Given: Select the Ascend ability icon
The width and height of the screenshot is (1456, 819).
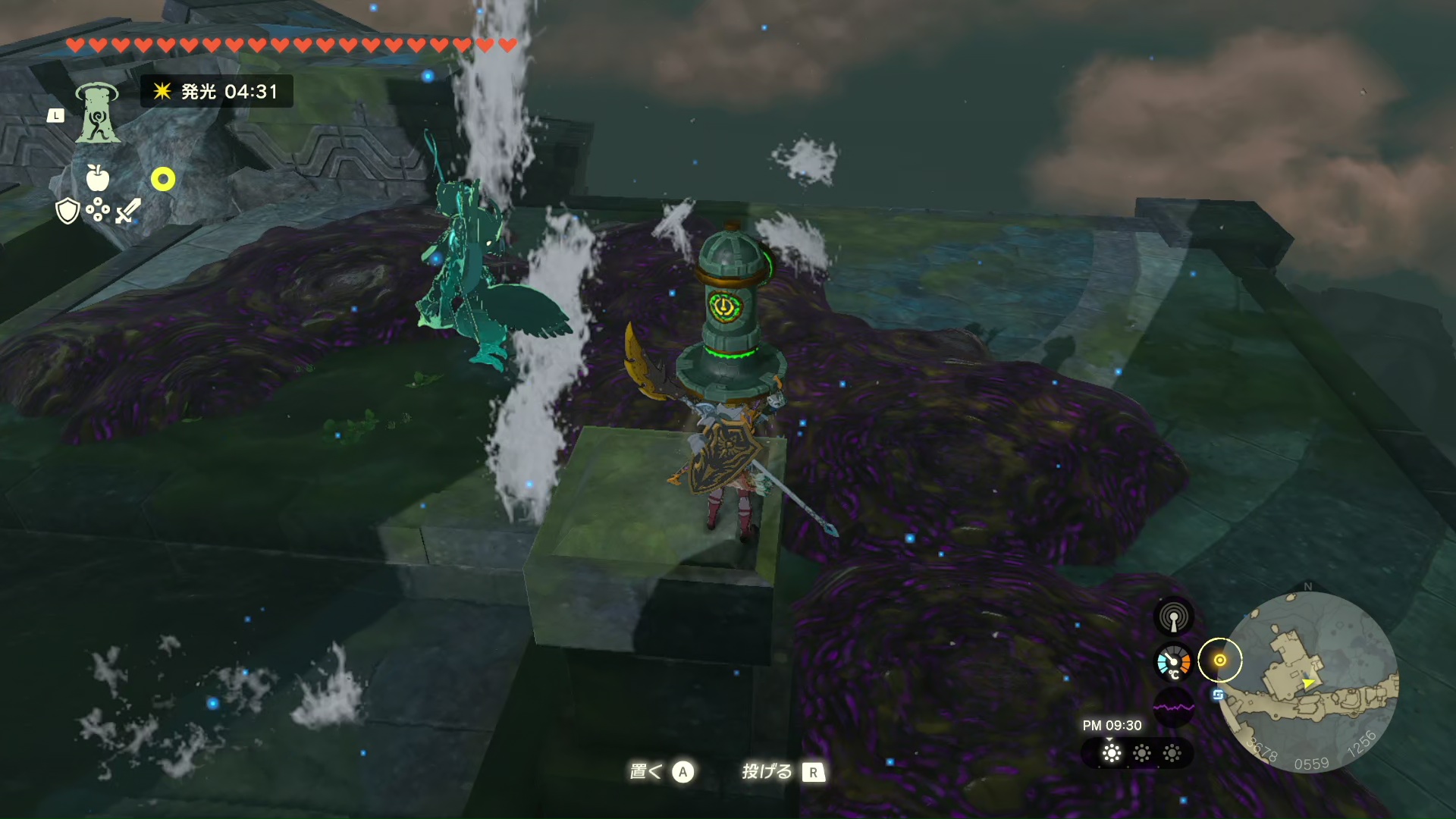Looking at the screenshot, I should [x=98, y=113].
